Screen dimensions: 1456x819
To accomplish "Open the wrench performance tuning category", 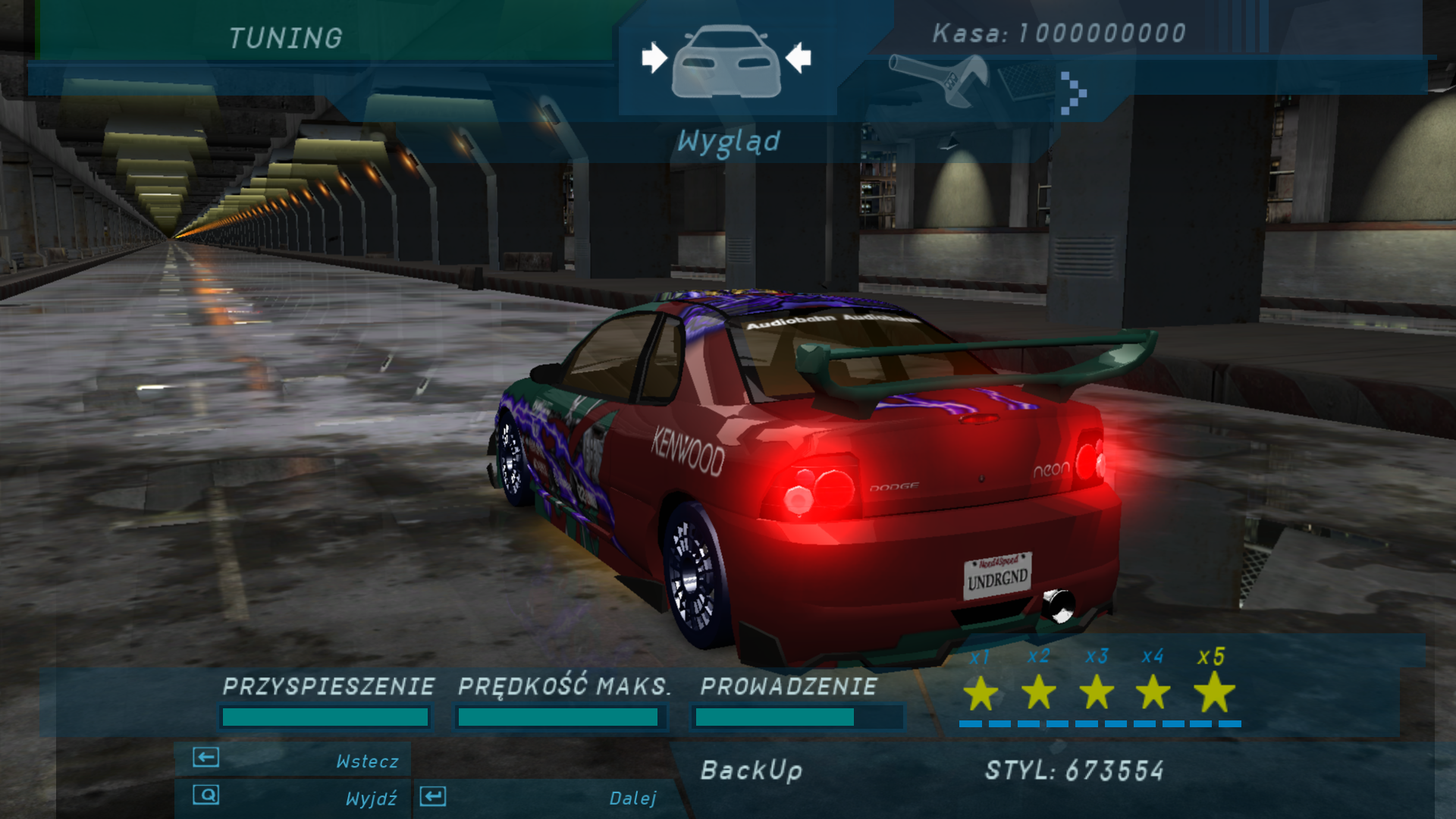I will [939, 80].
